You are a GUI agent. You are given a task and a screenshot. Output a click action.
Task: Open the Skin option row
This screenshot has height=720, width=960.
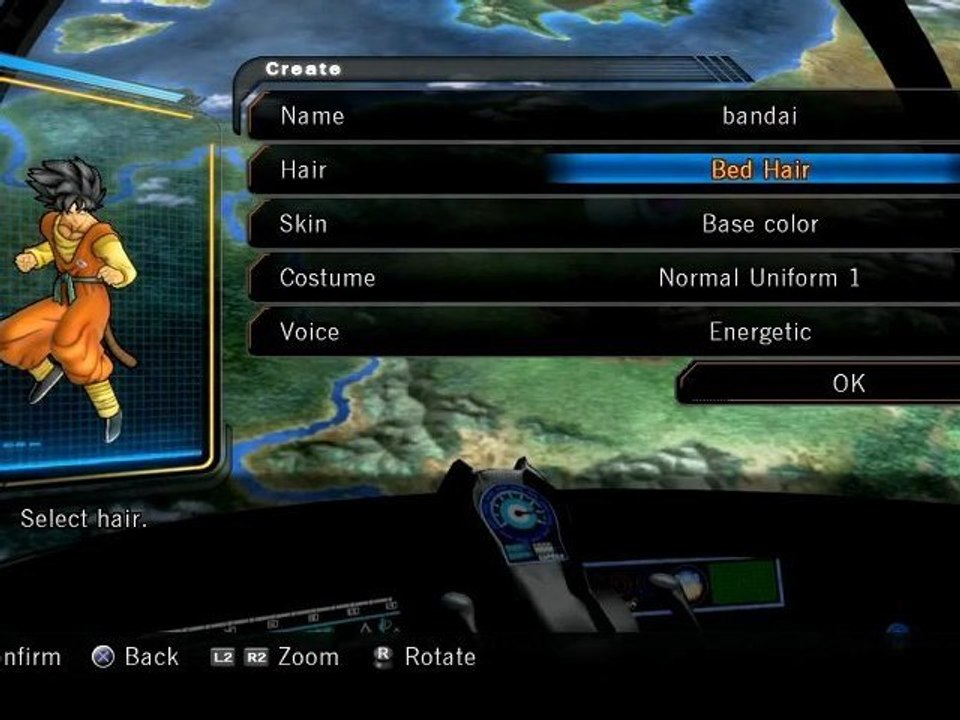tap(600, 224)
